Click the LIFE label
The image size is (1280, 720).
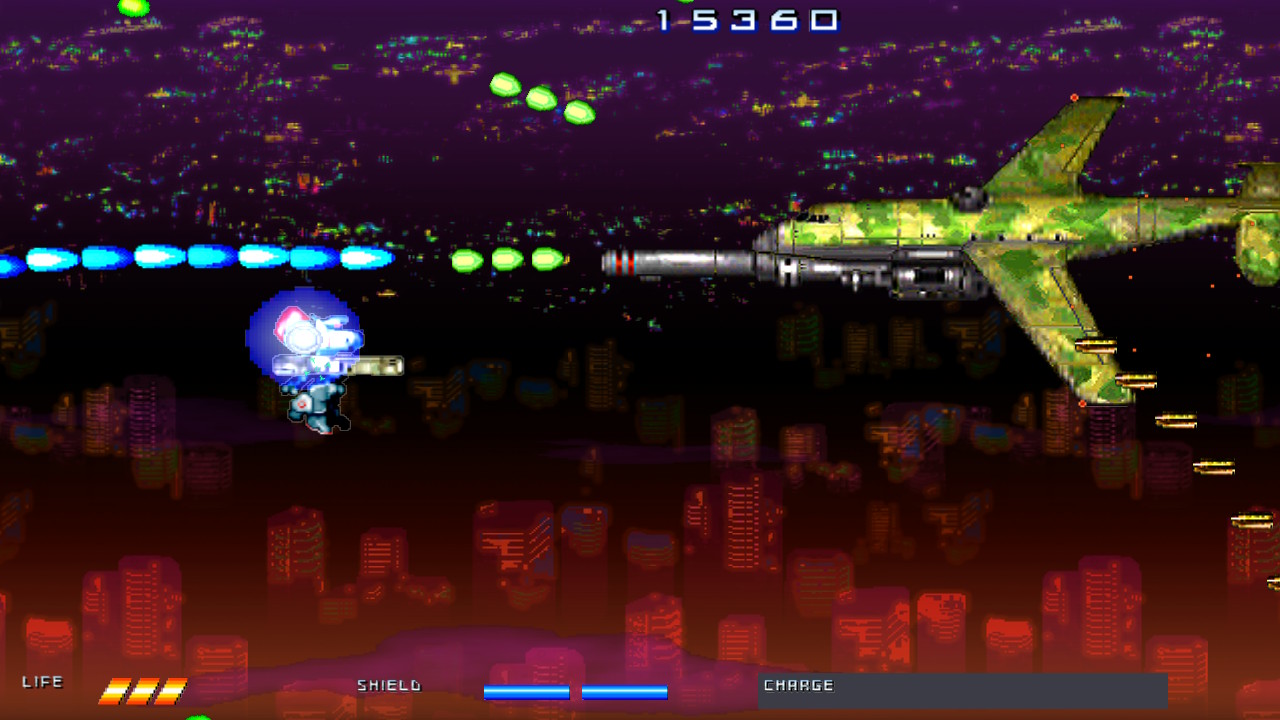point(45,682)
